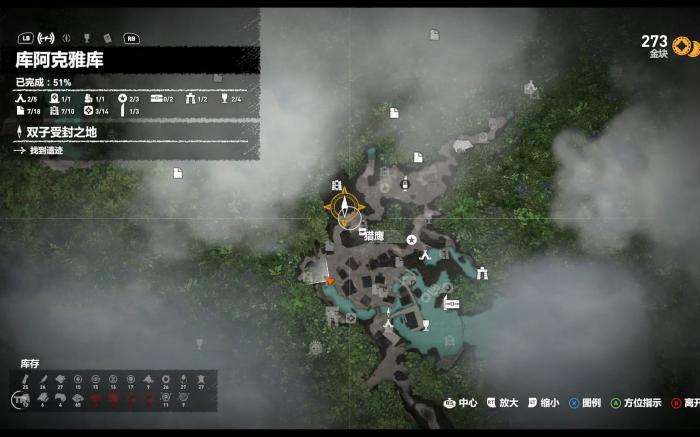Click the 金块 gold currency icon

click(x=684, y=46)
